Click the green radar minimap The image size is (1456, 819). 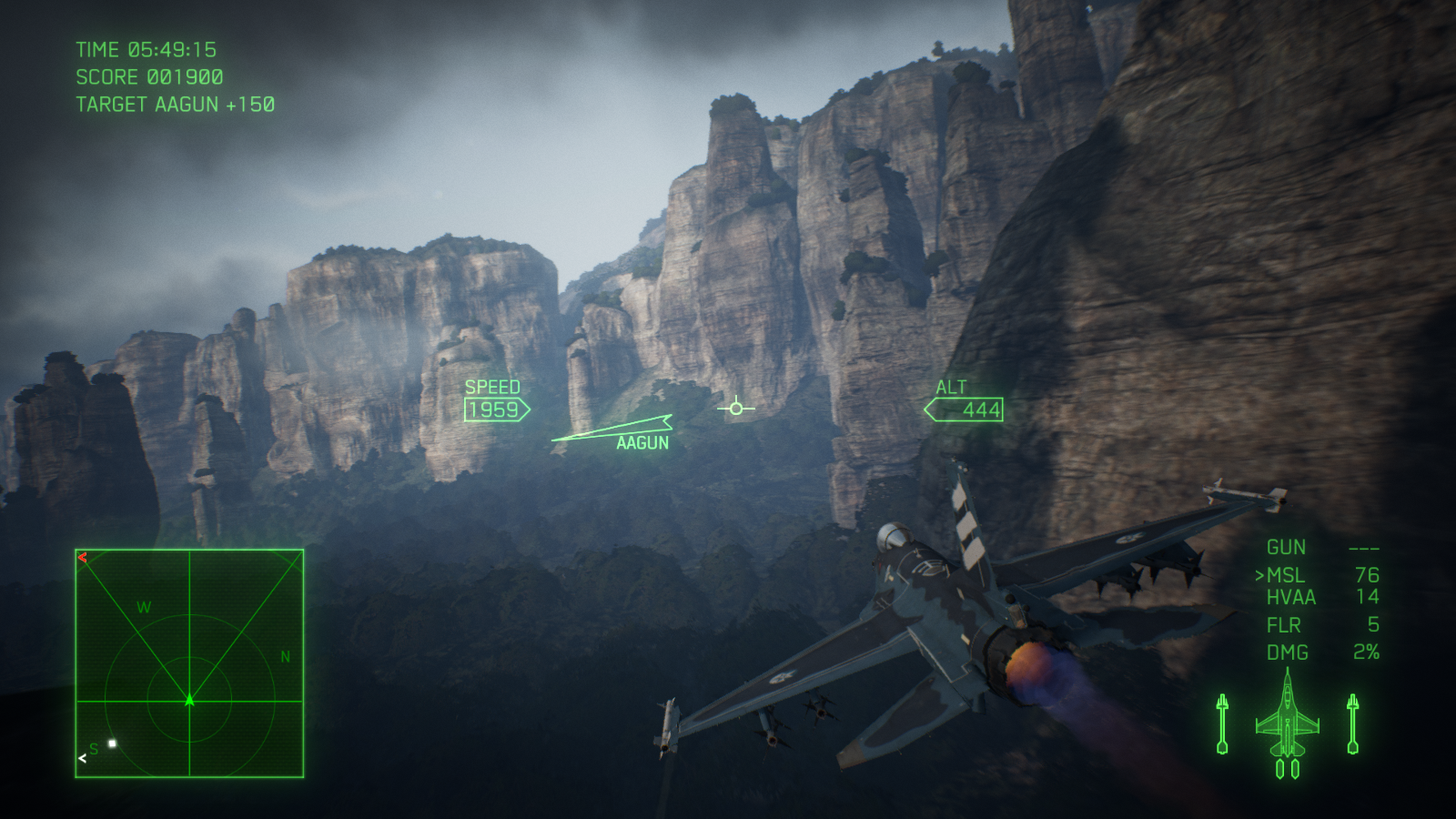[189, 663]
